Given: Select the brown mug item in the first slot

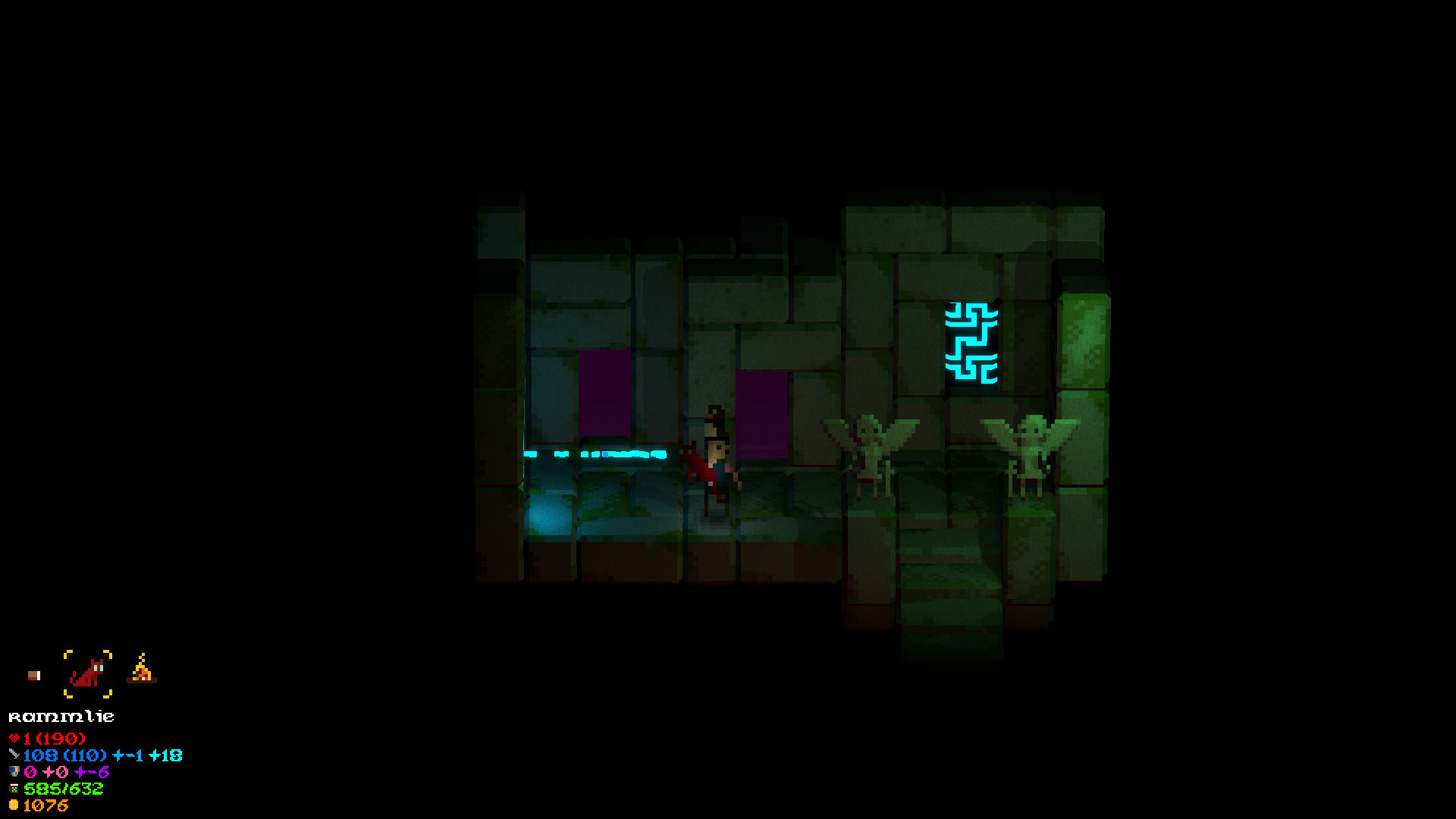Looking at the screenshot, I should coord(34,676).
